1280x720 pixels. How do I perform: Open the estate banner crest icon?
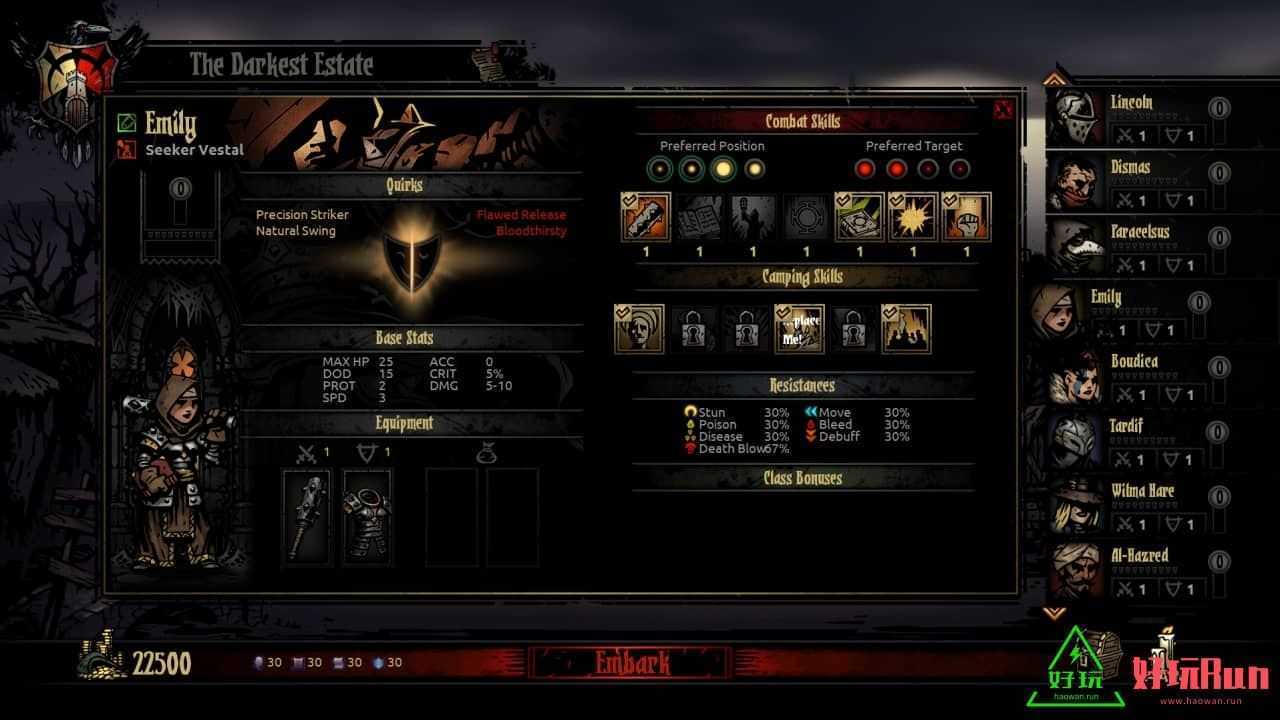click(72, 73)
